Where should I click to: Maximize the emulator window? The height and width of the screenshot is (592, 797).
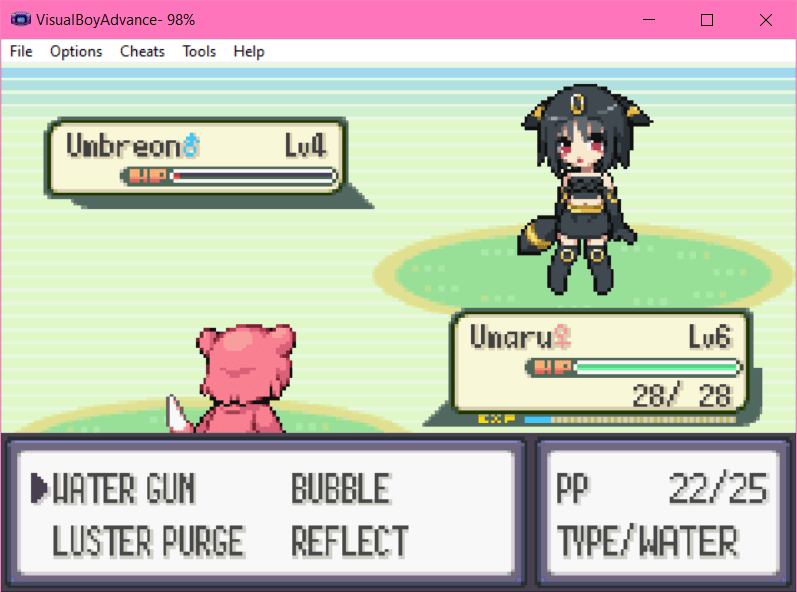pyautogui.click(x=707, y=20)
